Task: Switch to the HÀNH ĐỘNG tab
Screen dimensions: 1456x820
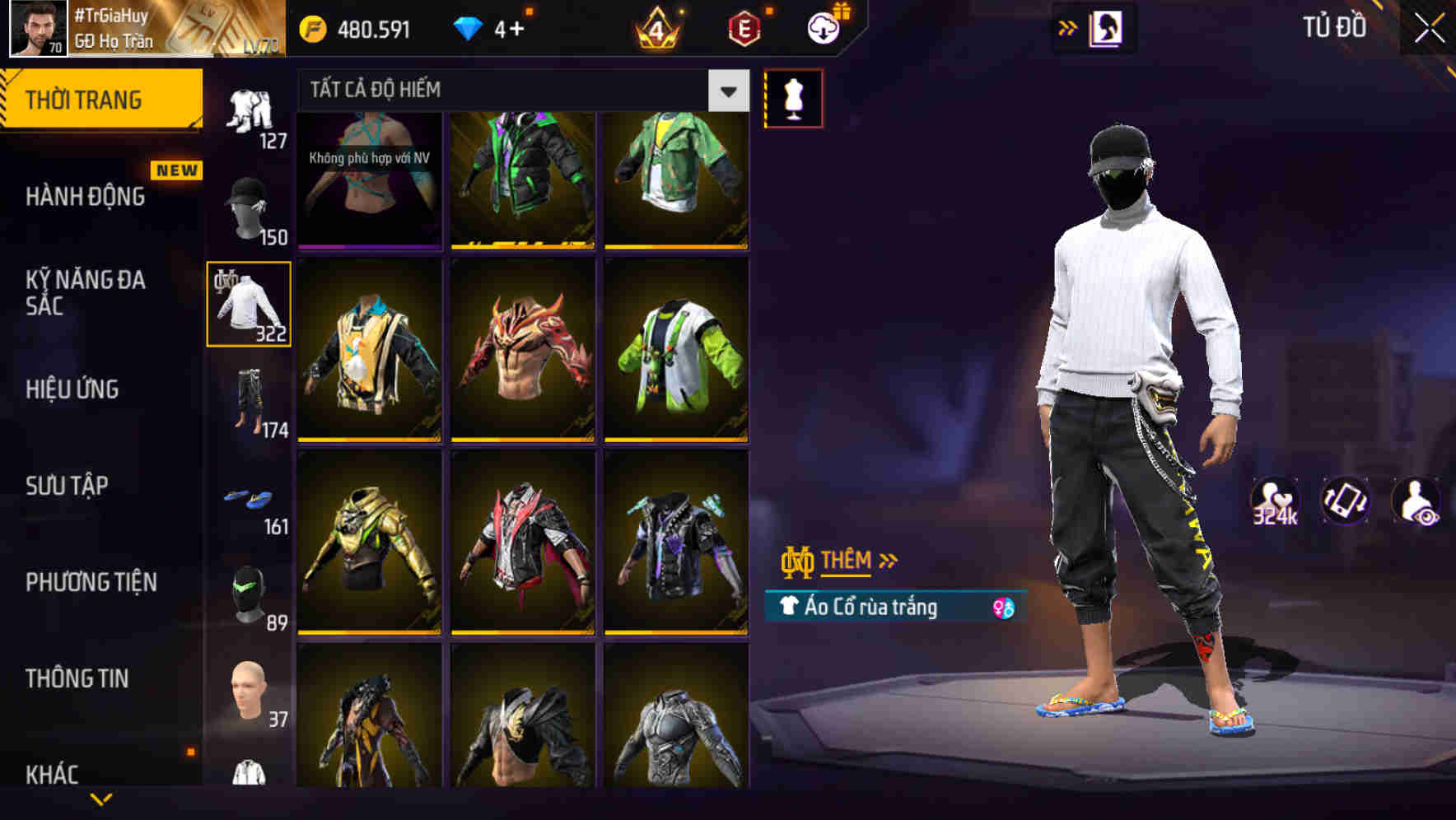Action: pyautogui.click(x=85, y=197)
